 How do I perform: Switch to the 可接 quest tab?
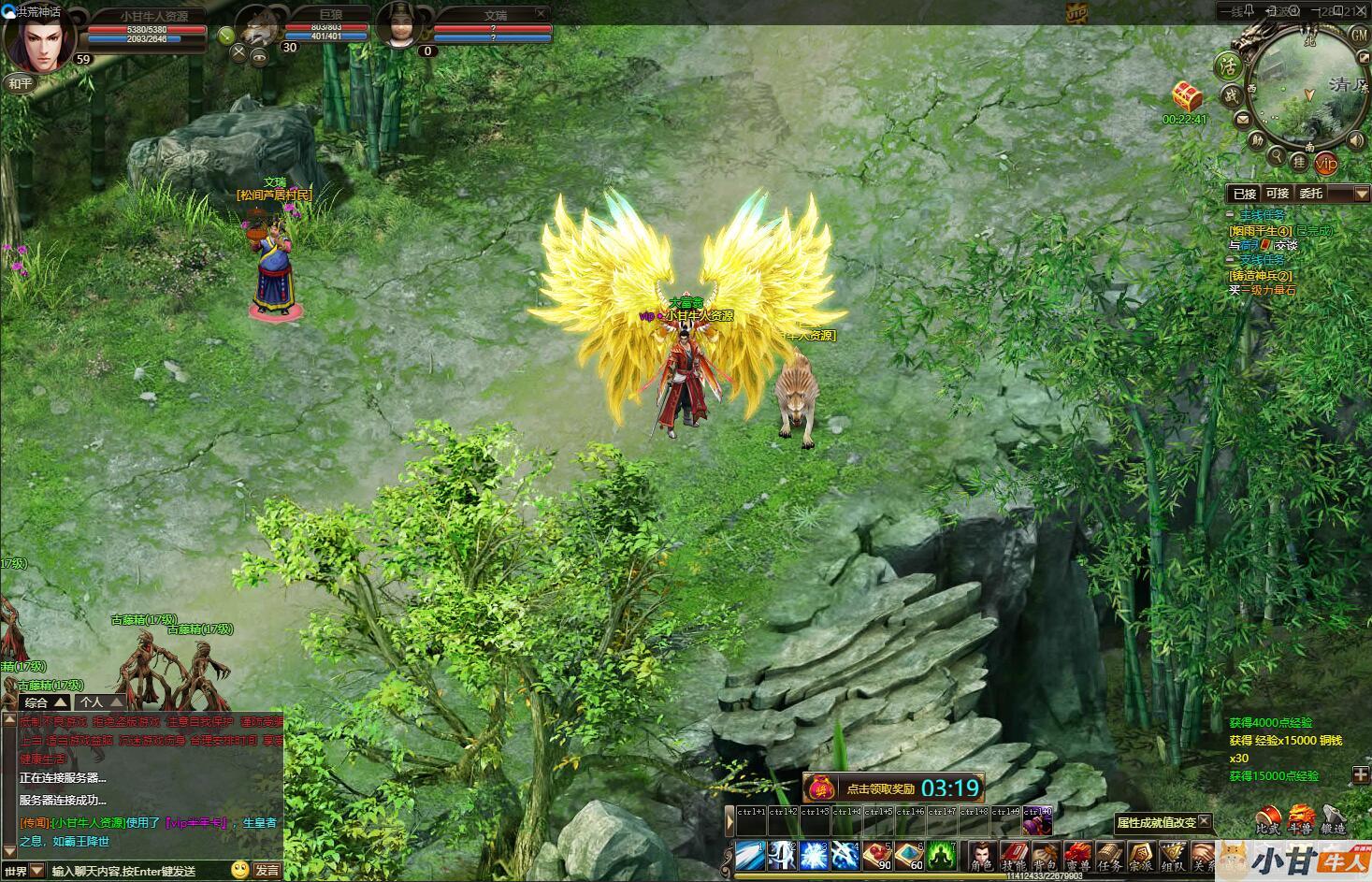1277,194
